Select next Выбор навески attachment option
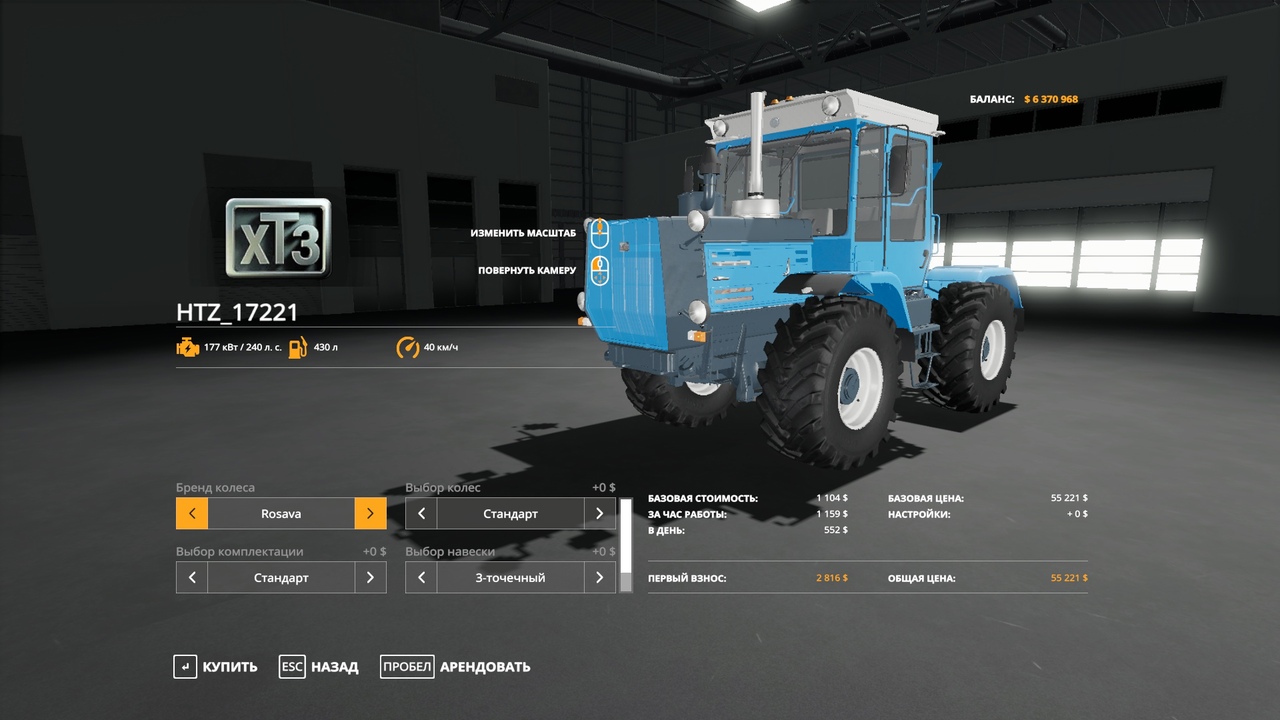 [599, 578]
